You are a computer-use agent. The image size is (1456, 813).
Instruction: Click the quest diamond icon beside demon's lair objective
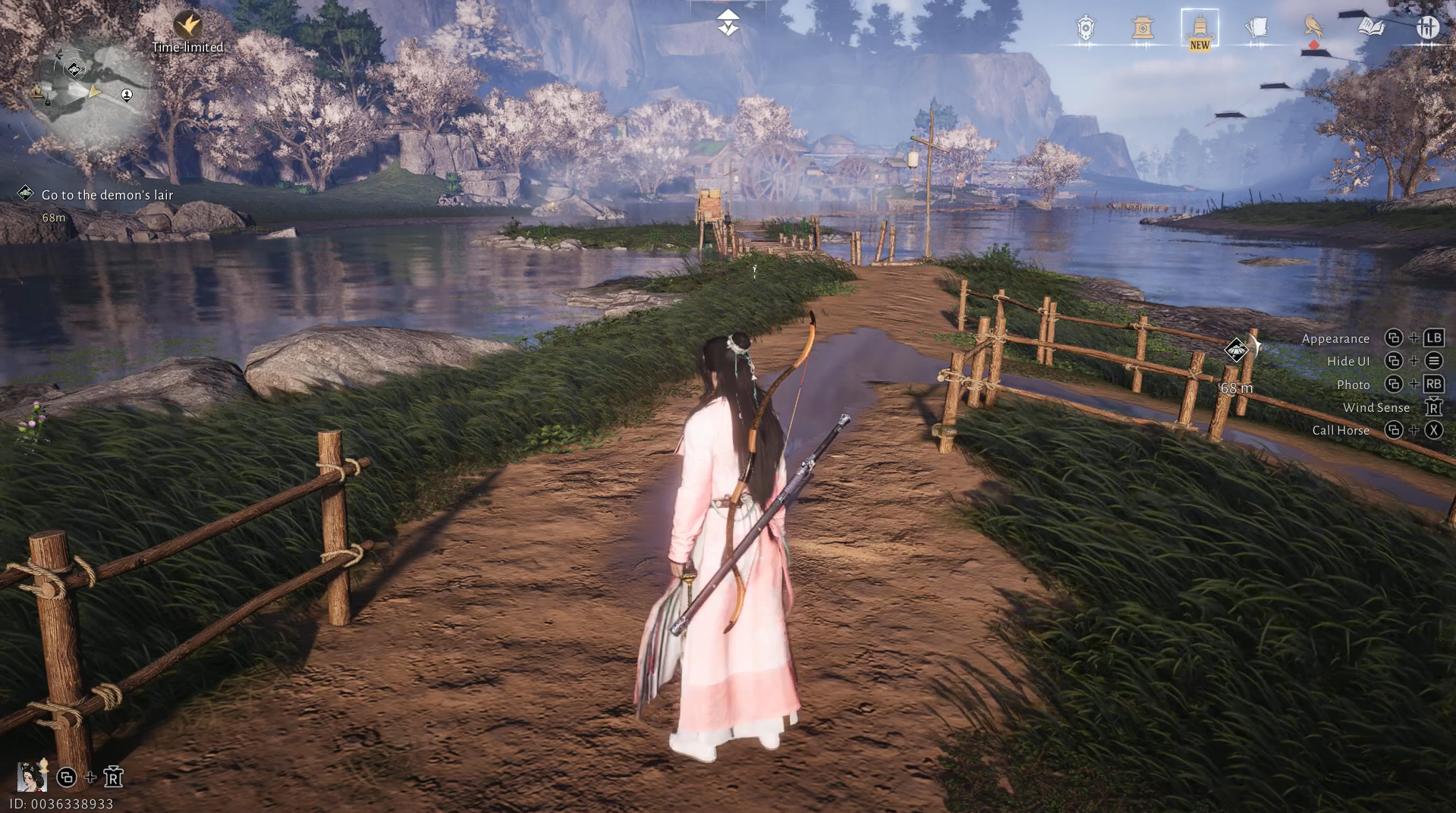pos(27,193)
